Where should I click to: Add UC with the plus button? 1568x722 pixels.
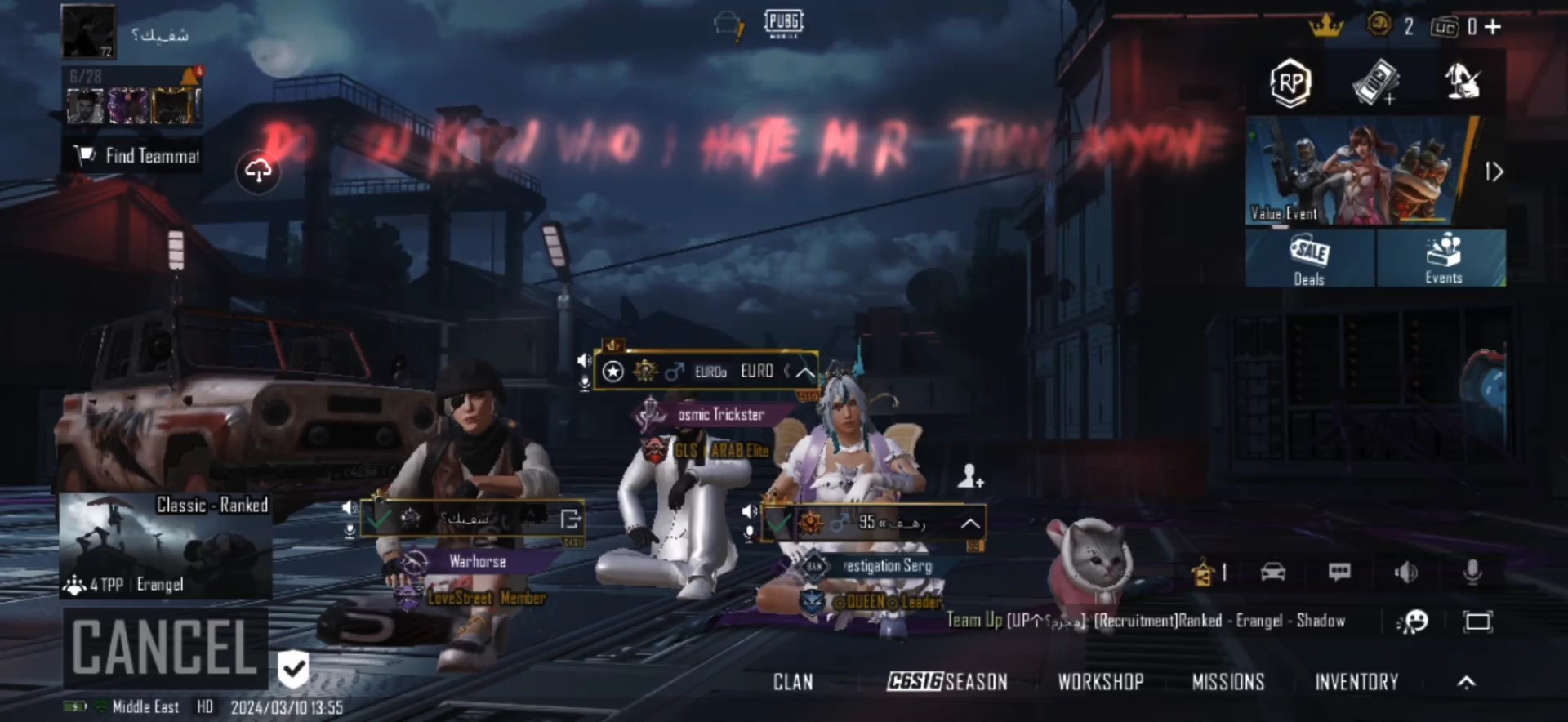tap(1494, 27)
